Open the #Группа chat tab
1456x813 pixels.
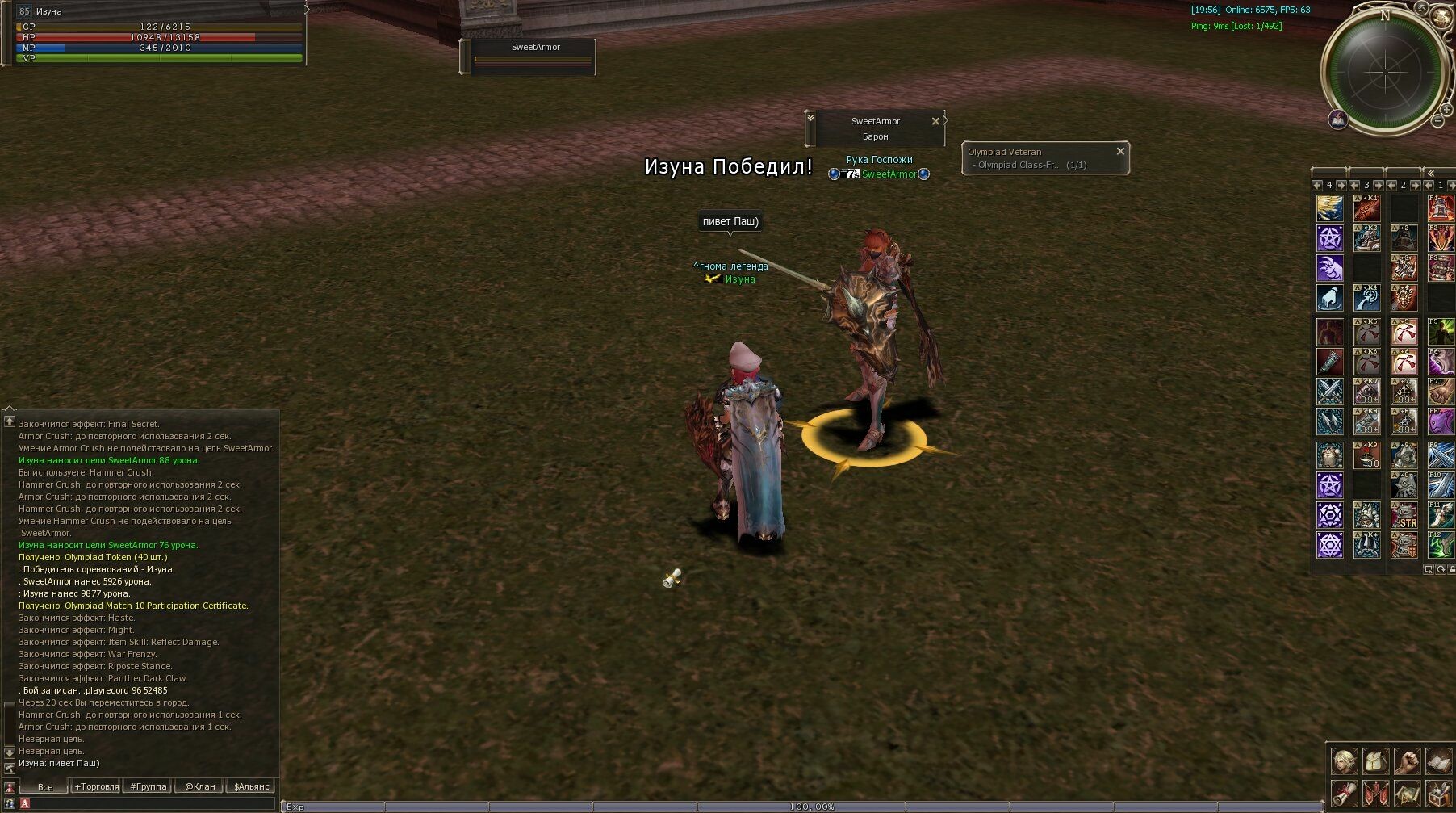(x=149, y=786)
